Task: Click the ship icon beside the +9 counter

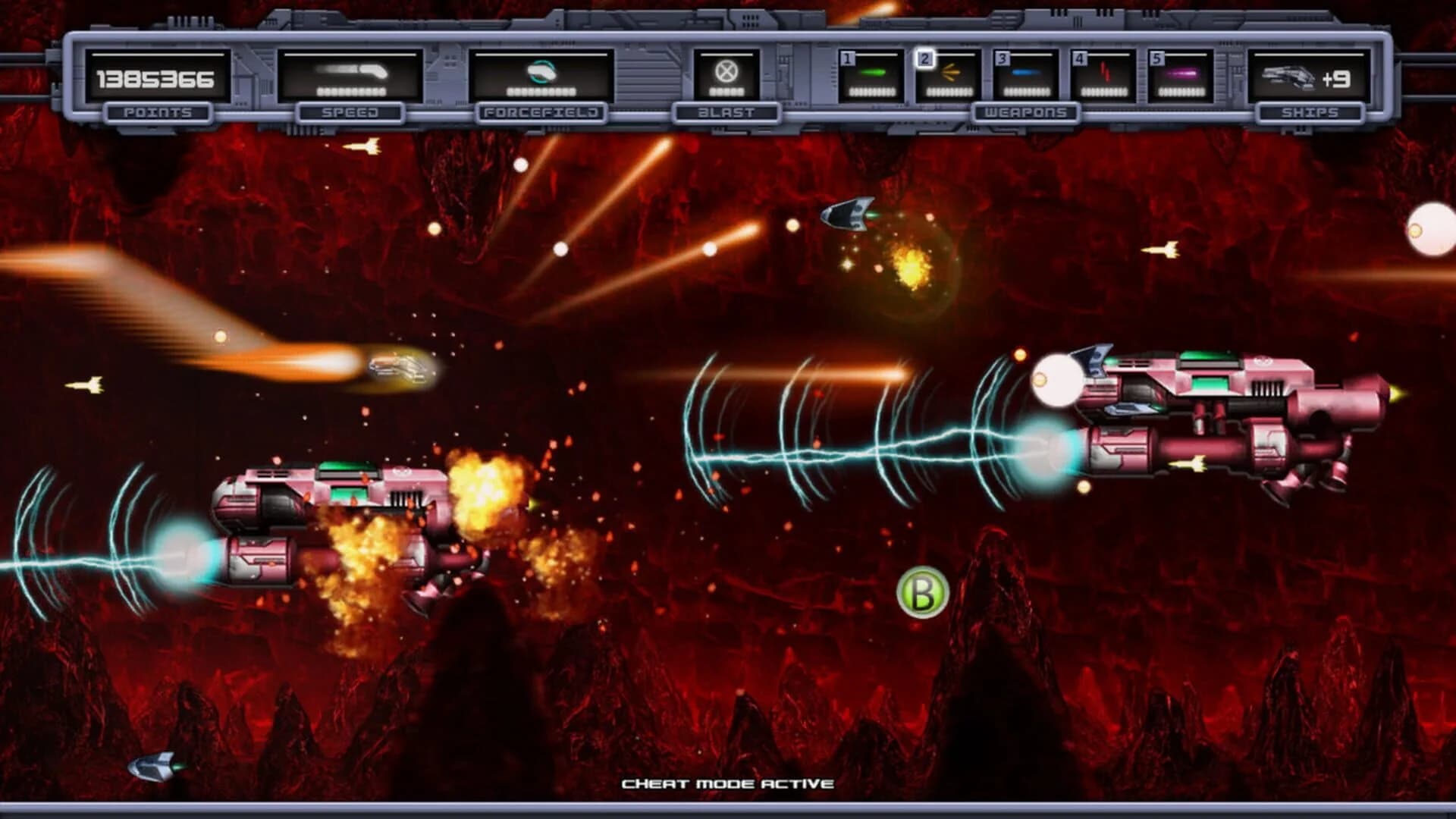Action: pyautogui.click(x=1289, y=76)
